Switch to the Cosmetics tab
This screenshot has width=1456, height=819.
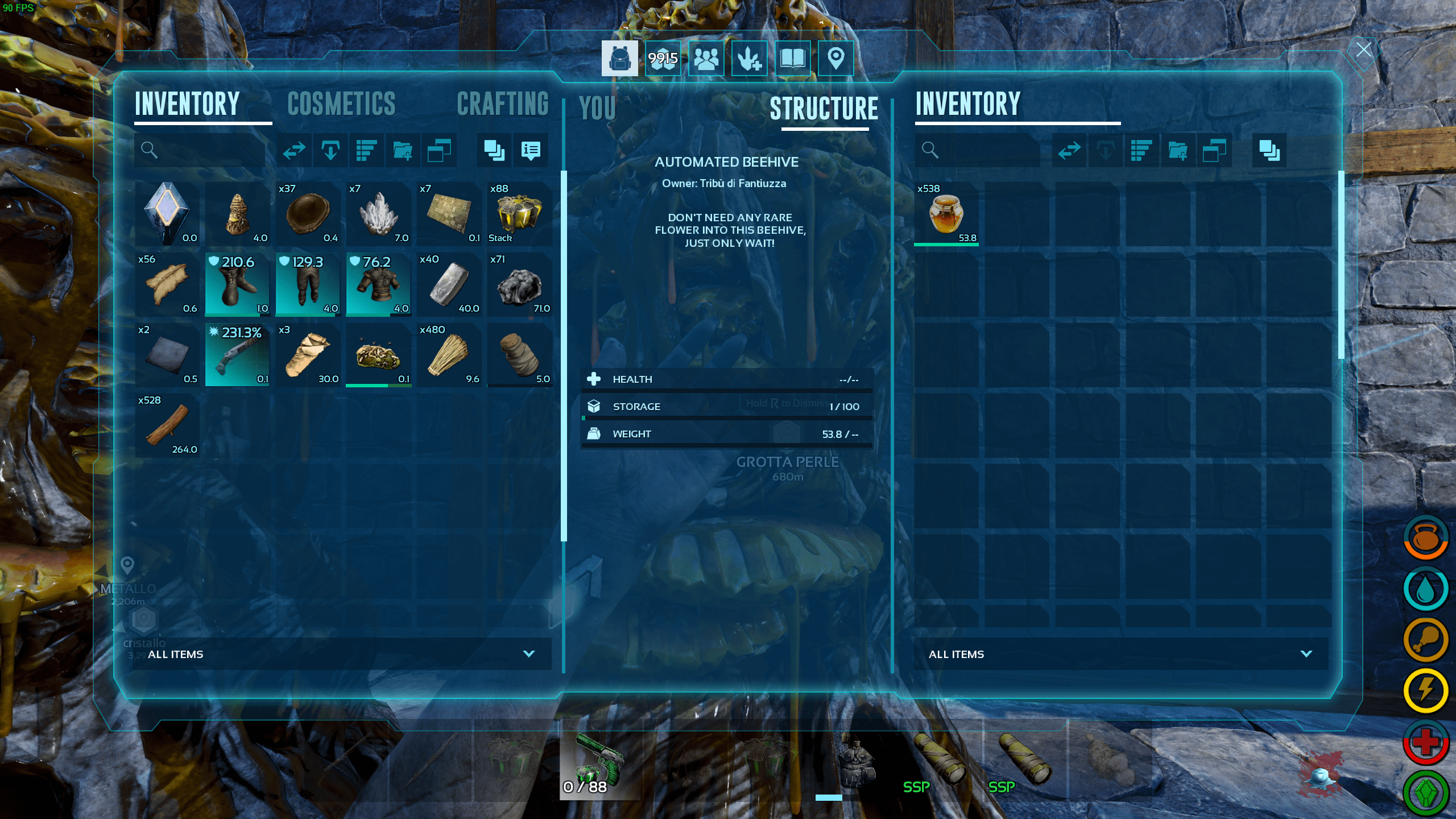[x=341, y=104]
